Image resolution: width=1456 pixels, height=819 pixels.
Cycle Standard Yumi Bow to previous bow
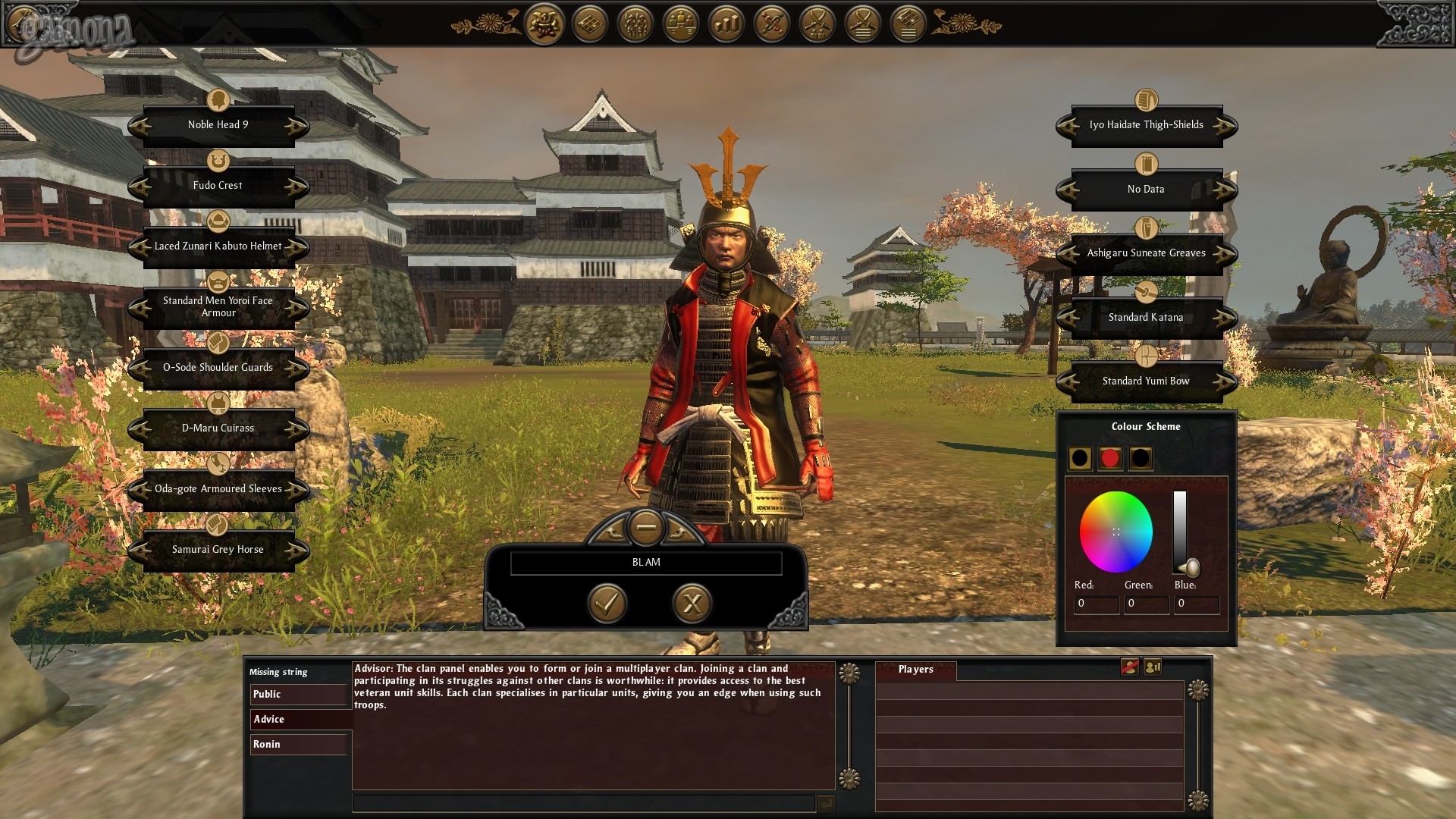click(1068, 382)
